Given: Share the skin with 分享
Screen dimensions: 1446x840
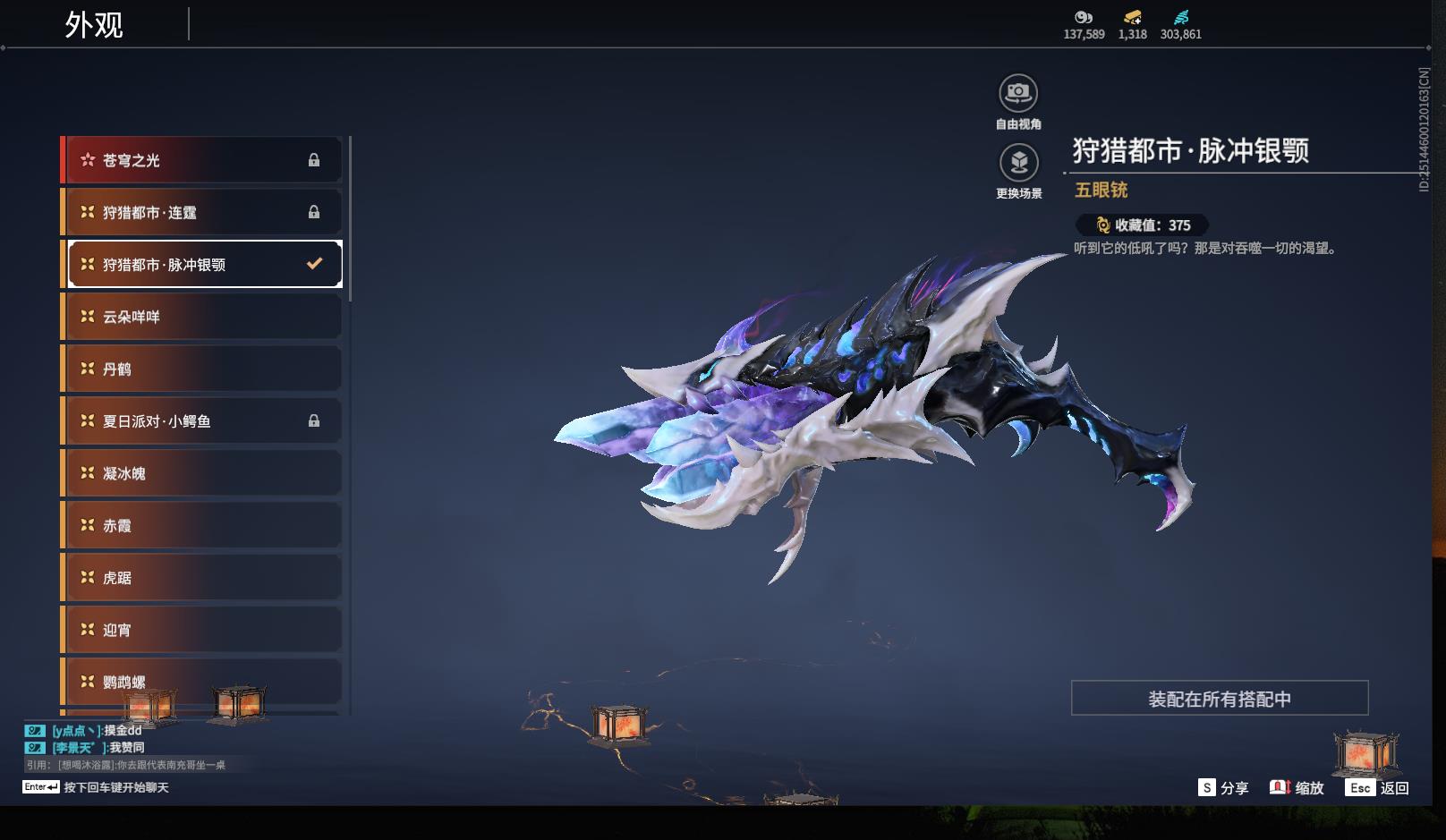Looking at the screenshot, I should coord(1223,788).
